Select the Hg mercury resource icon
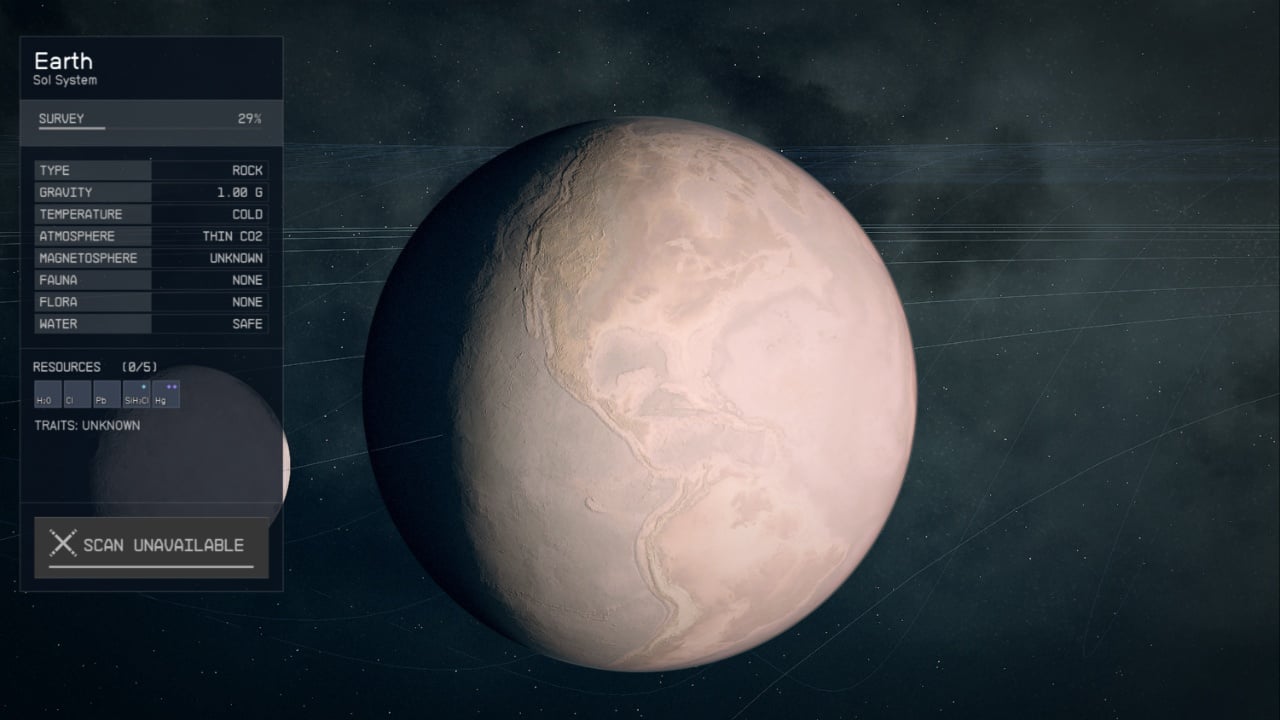 164,393
